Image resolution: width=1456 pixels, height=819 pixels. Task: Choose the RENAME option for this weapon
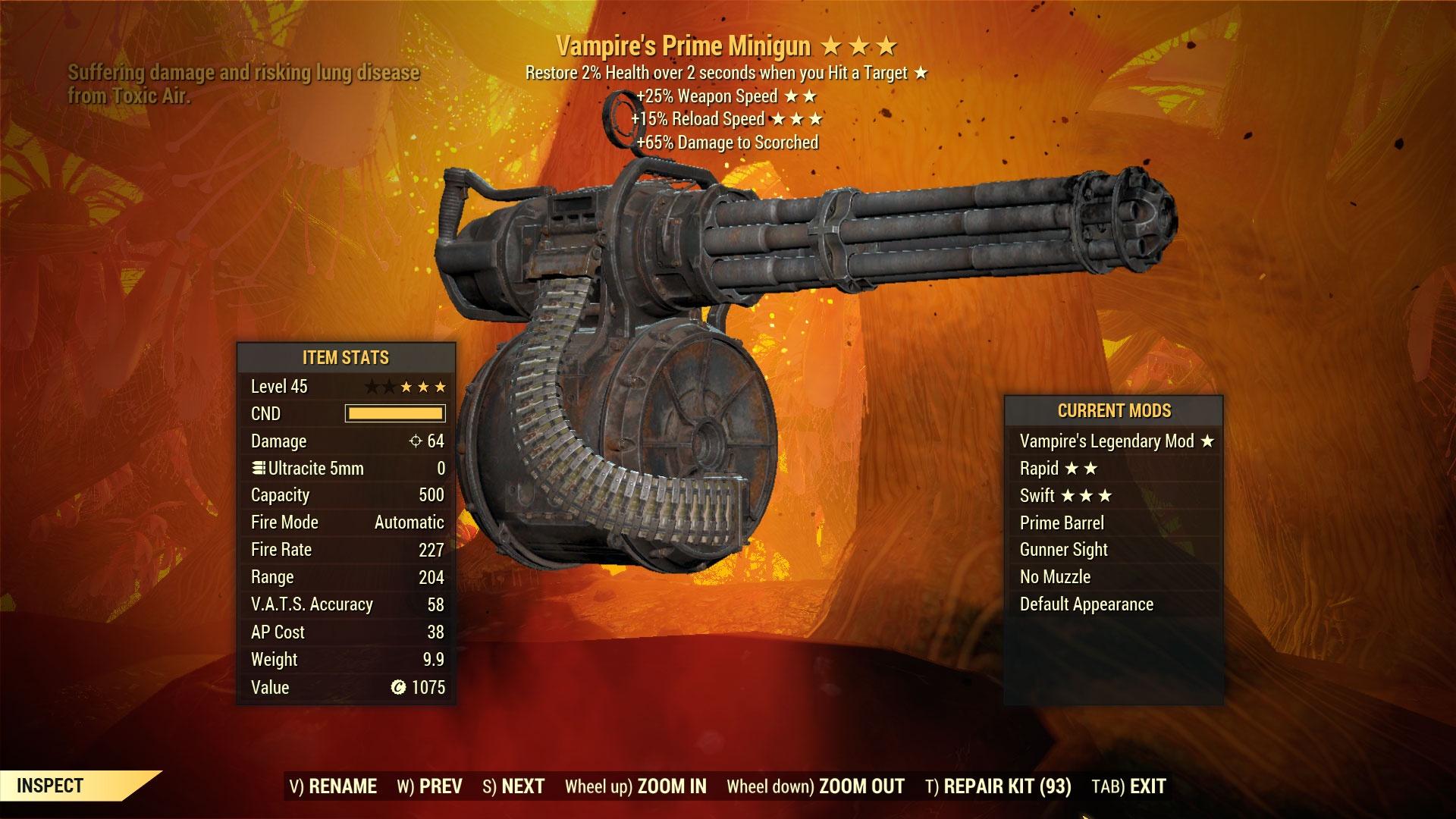(x=333, y=786)
